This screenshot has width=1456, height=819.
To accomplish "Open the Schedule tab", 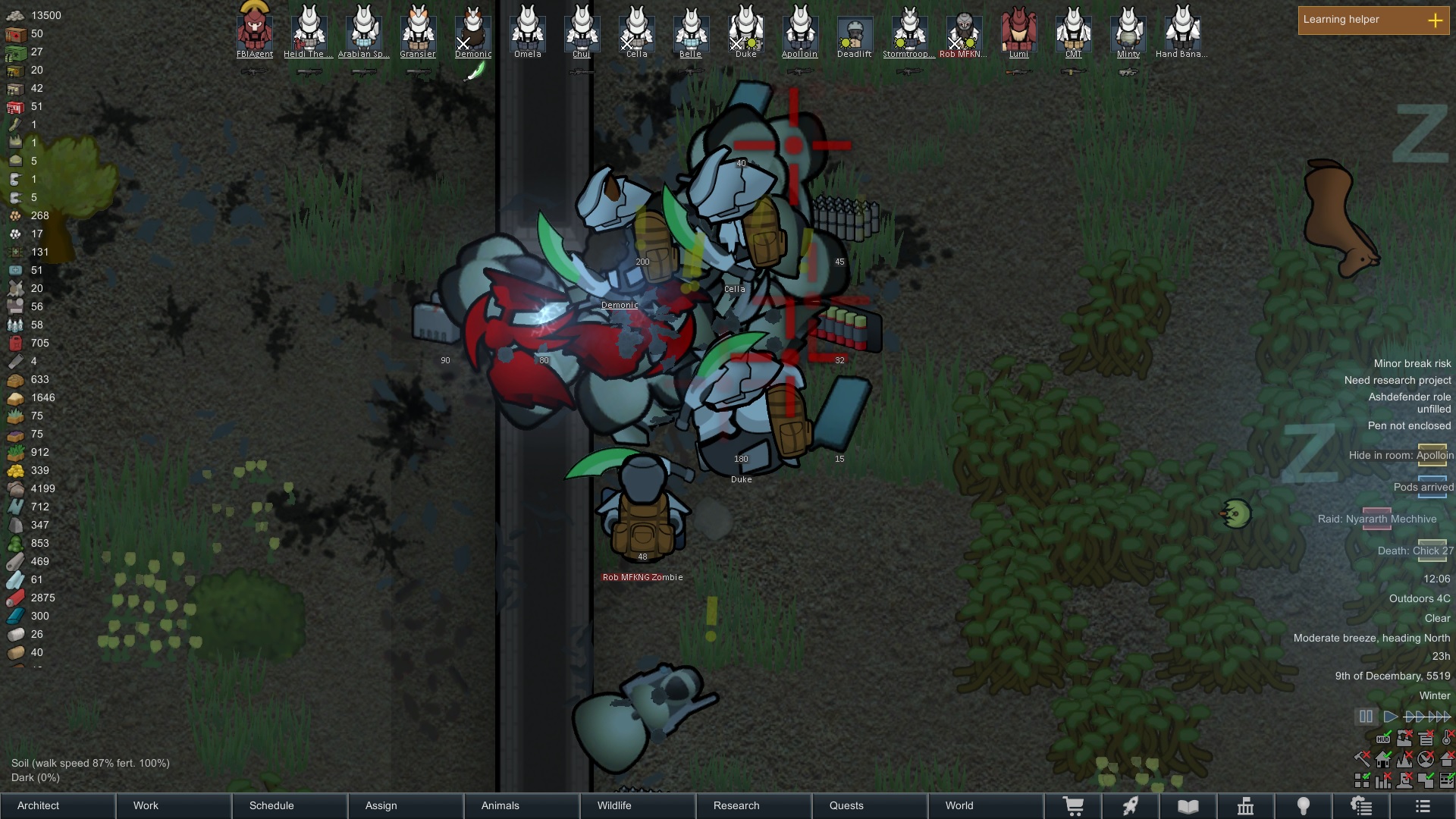I will click(290, 805).
